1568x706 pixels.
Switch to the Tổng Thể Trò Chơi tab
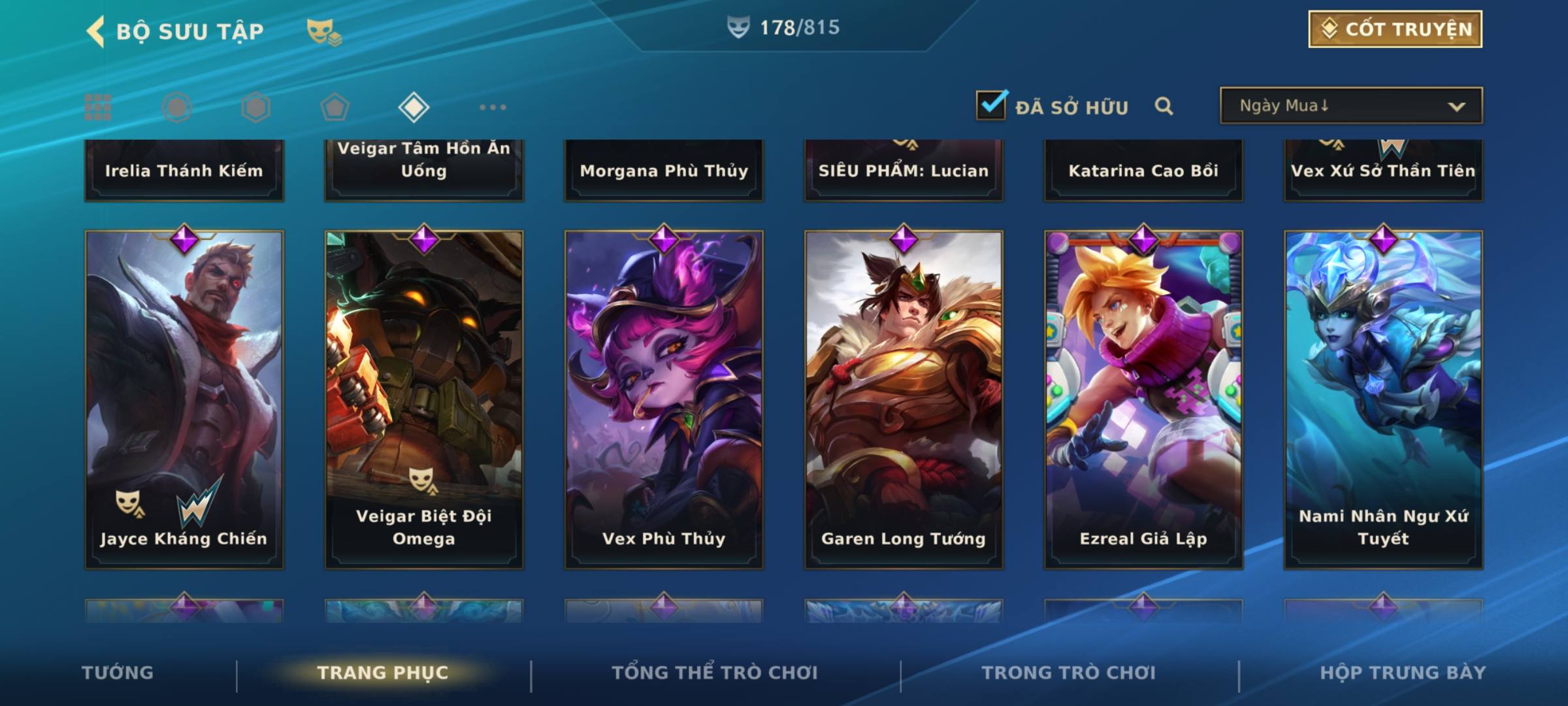[715, 673]
